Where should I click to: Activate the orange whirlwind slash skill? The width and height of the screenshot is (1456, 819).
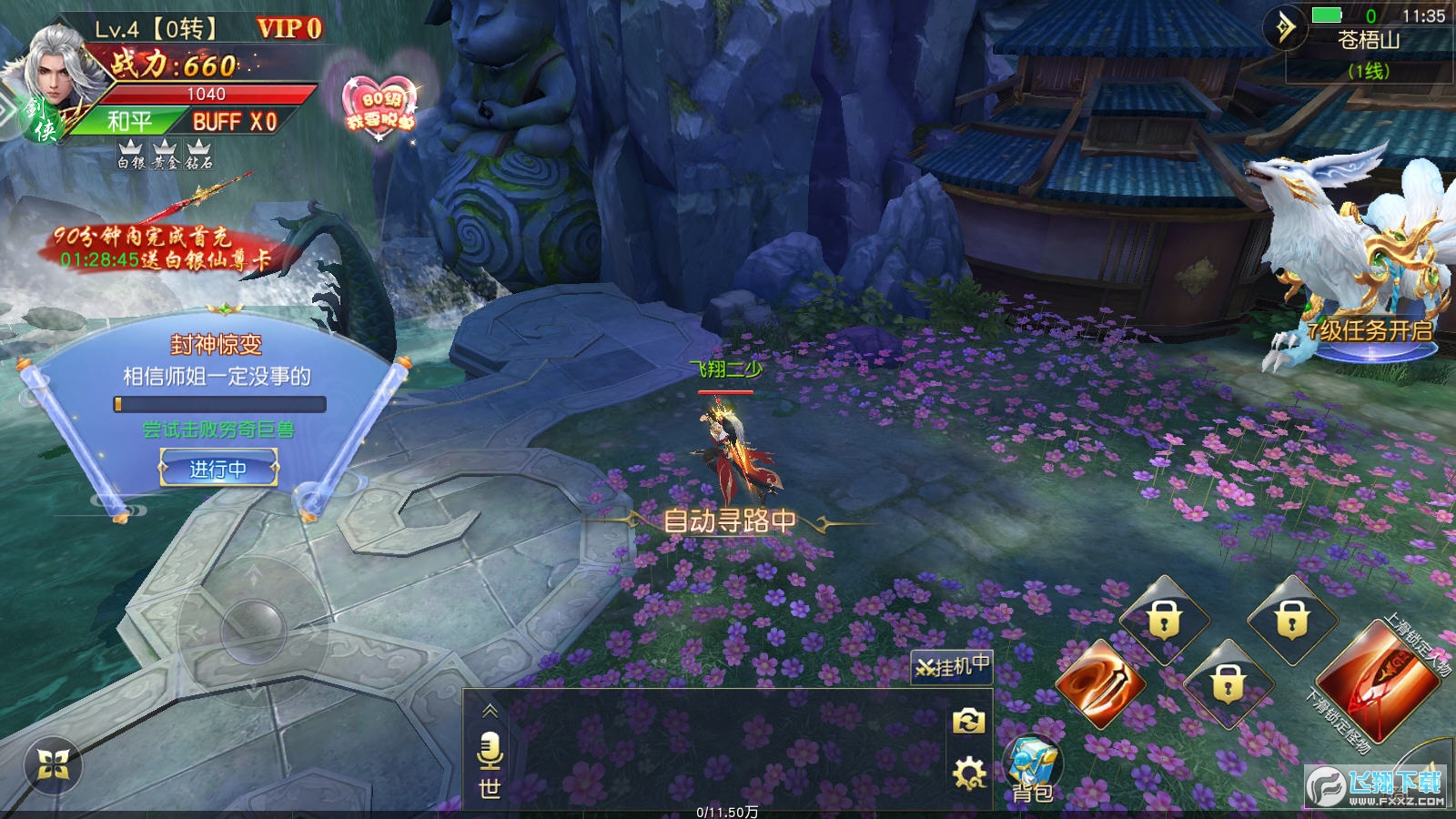1100,685
